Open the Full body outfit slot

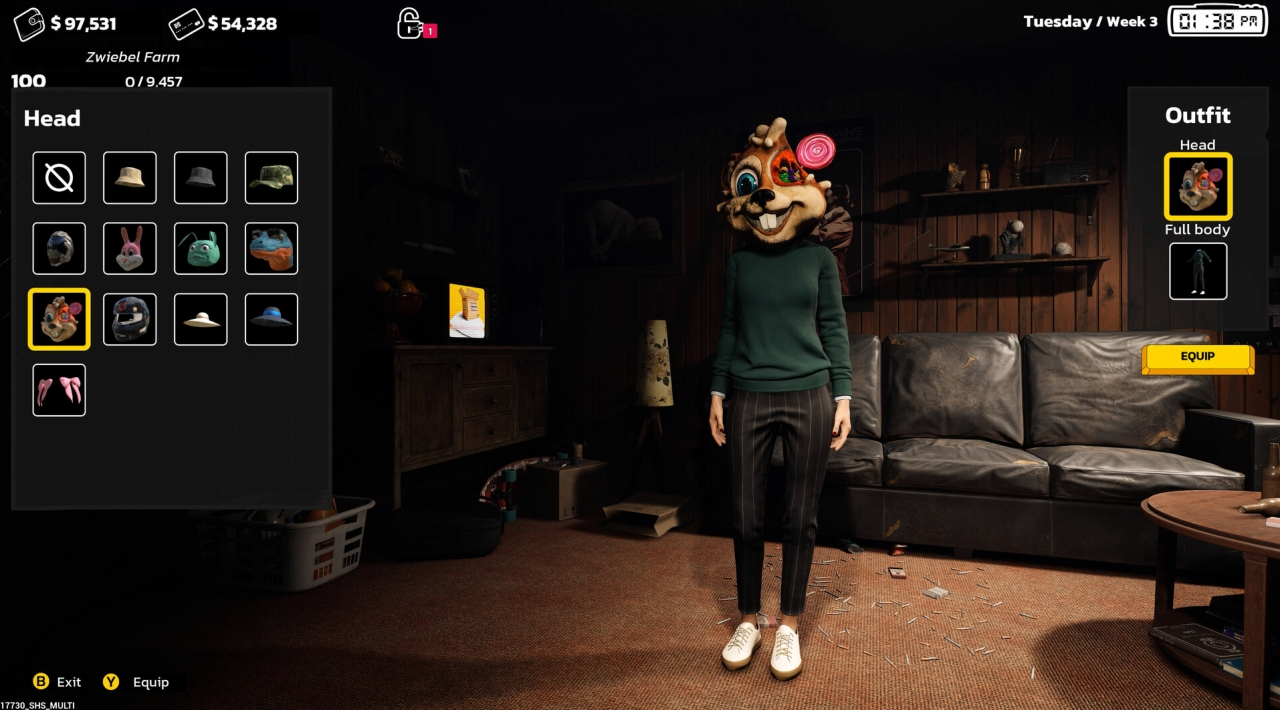1198,271
